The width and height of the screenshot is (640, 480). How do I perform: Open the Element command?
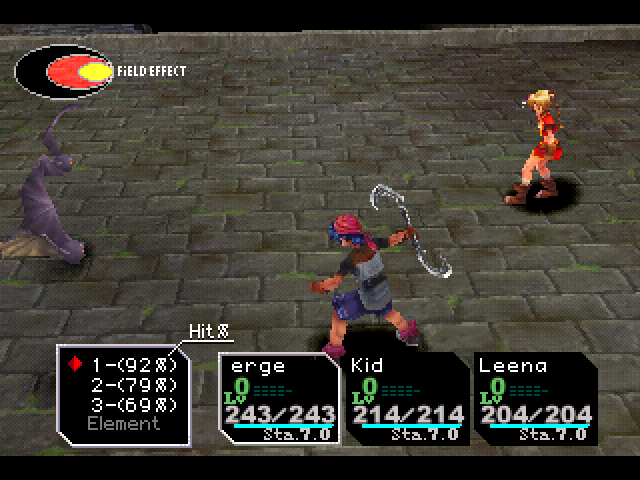coord(123,424)
